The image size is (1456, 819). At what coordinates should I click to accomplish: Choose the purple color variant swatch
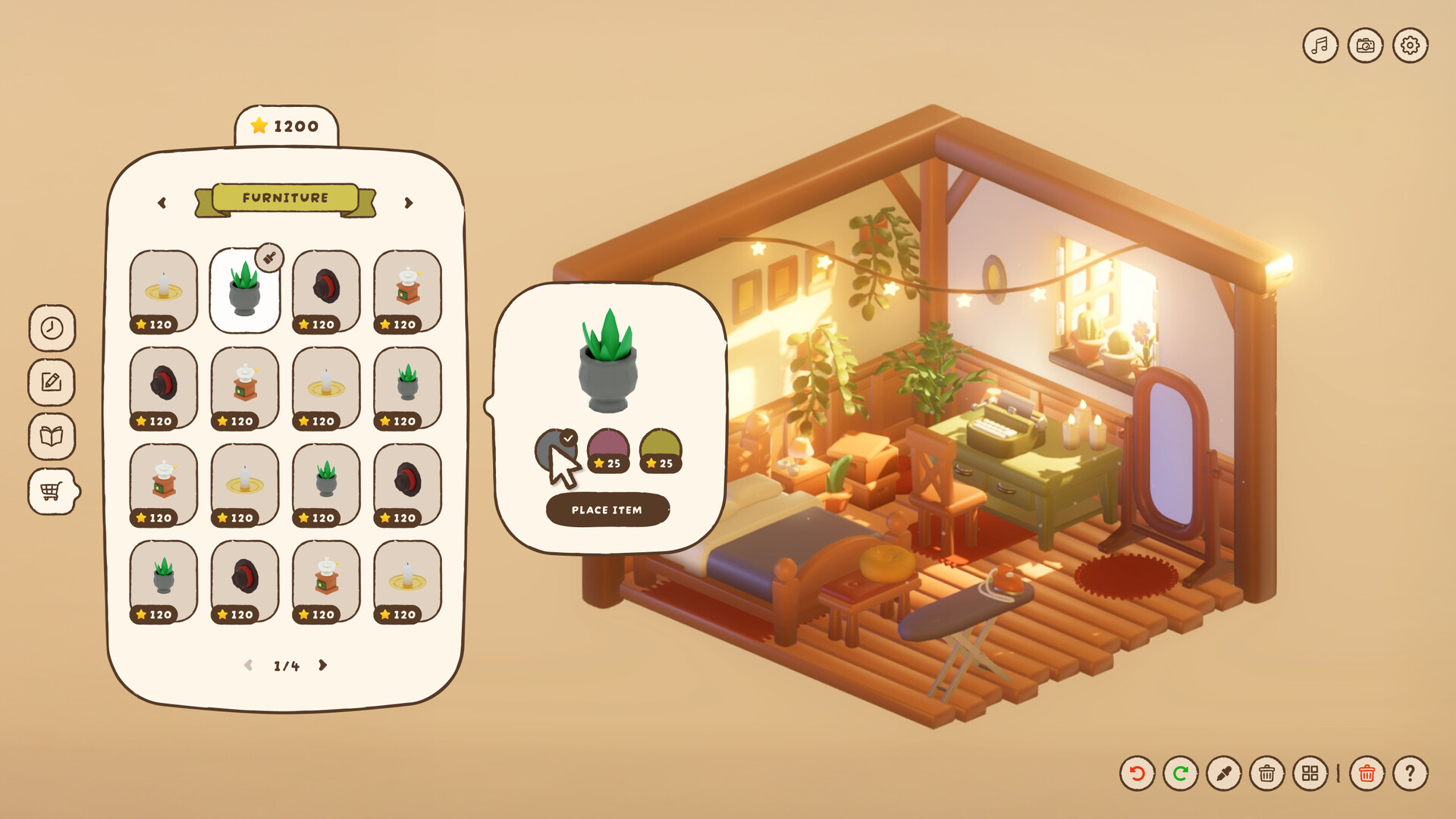tap(608, 450)
